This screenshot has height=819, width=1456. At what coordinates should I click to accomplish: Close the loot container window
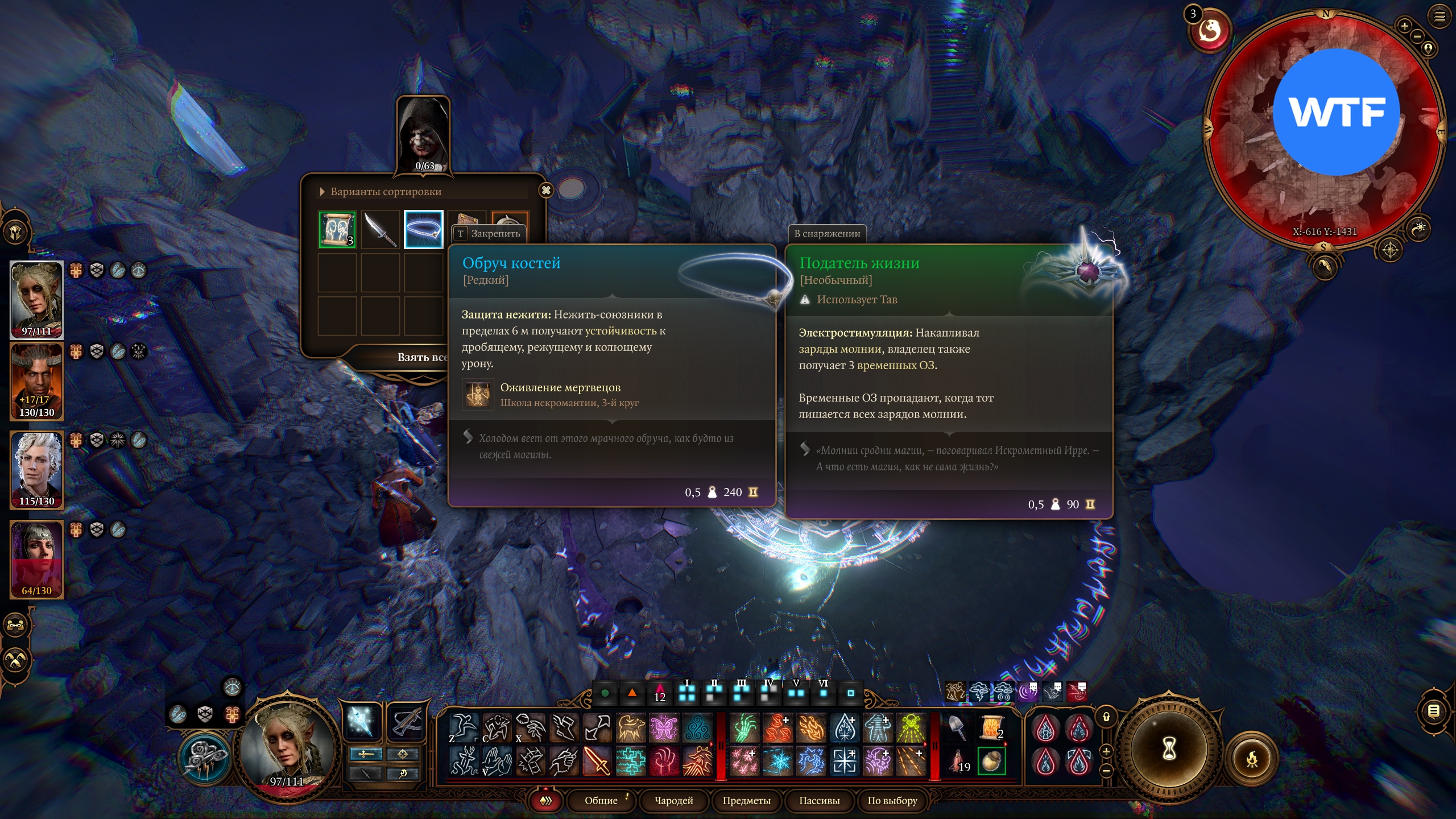(x=546, y=191)
